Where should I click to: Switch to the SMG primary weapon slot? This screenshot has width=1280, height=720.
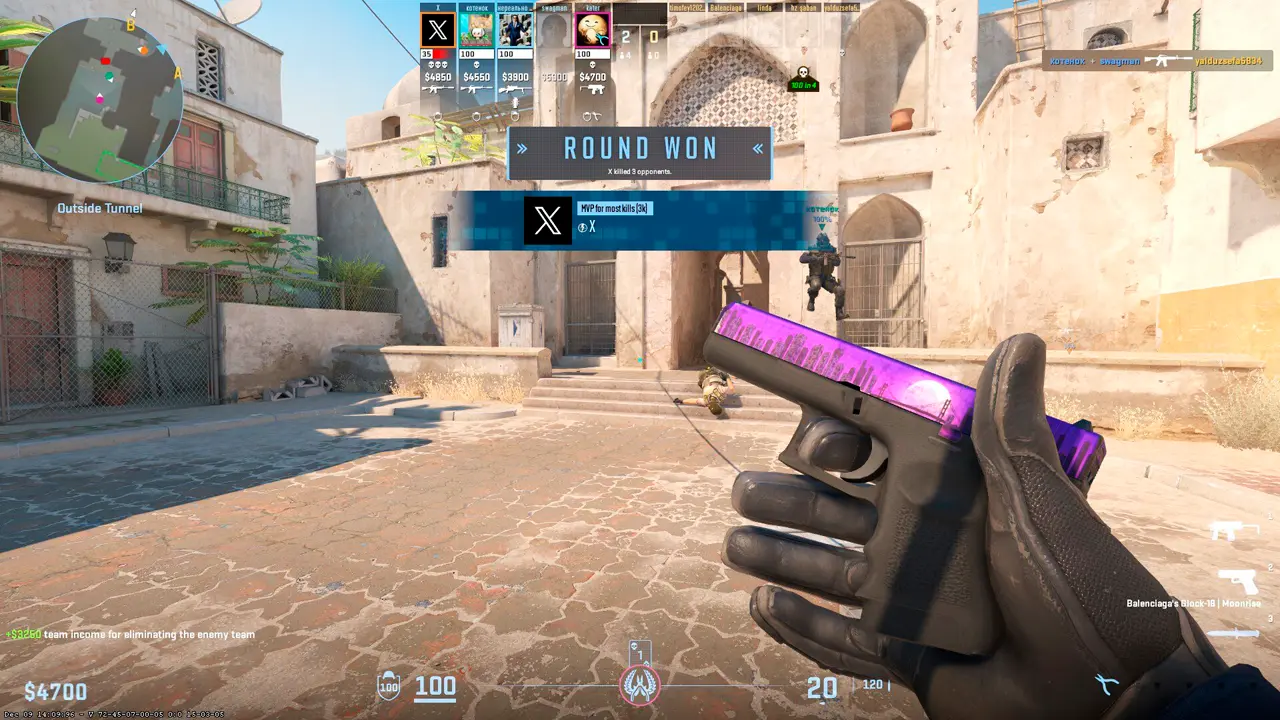[x=1234, y=530]
